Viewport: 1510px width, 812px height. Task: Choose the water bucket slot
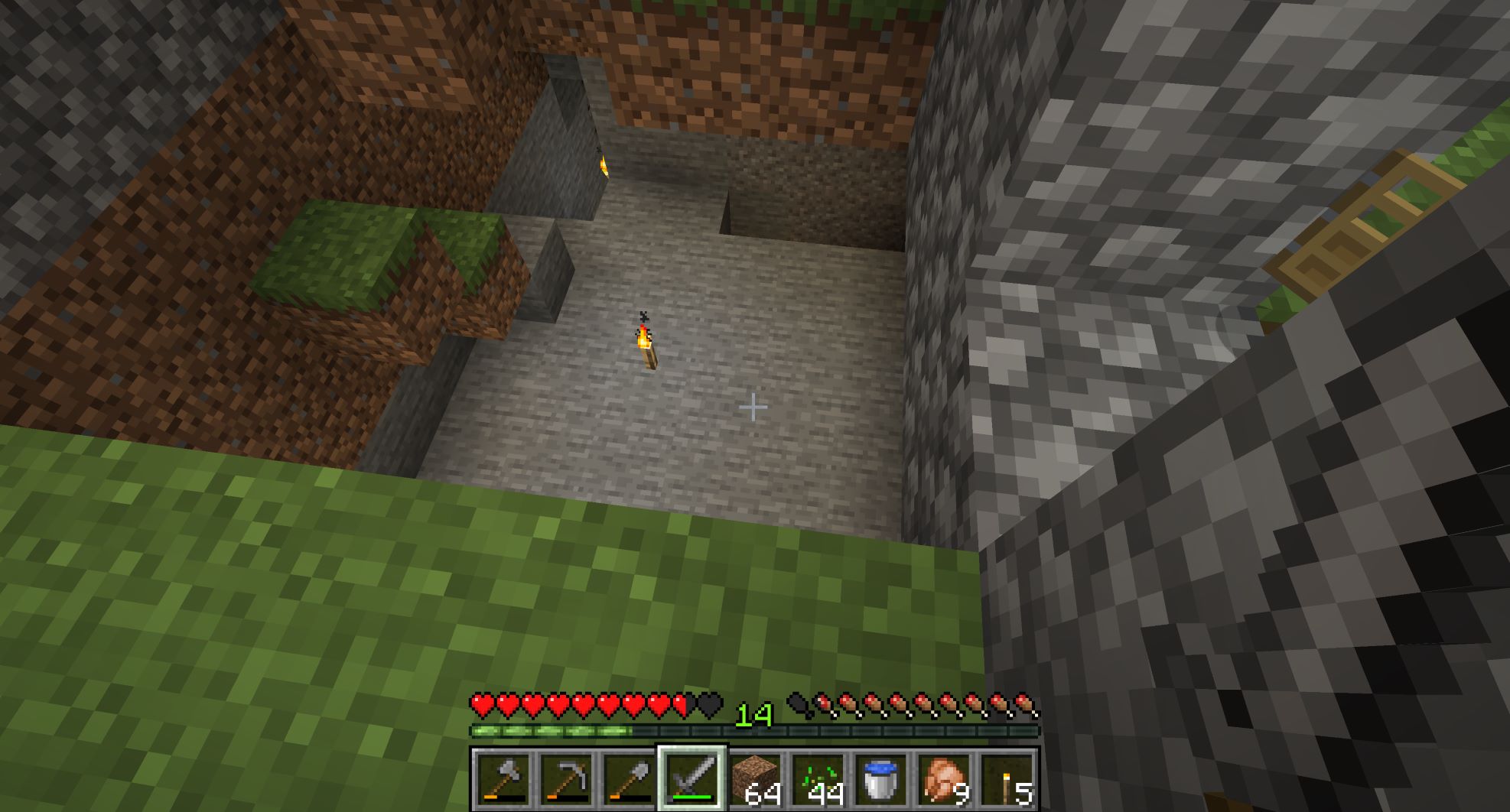click(880, 779)
